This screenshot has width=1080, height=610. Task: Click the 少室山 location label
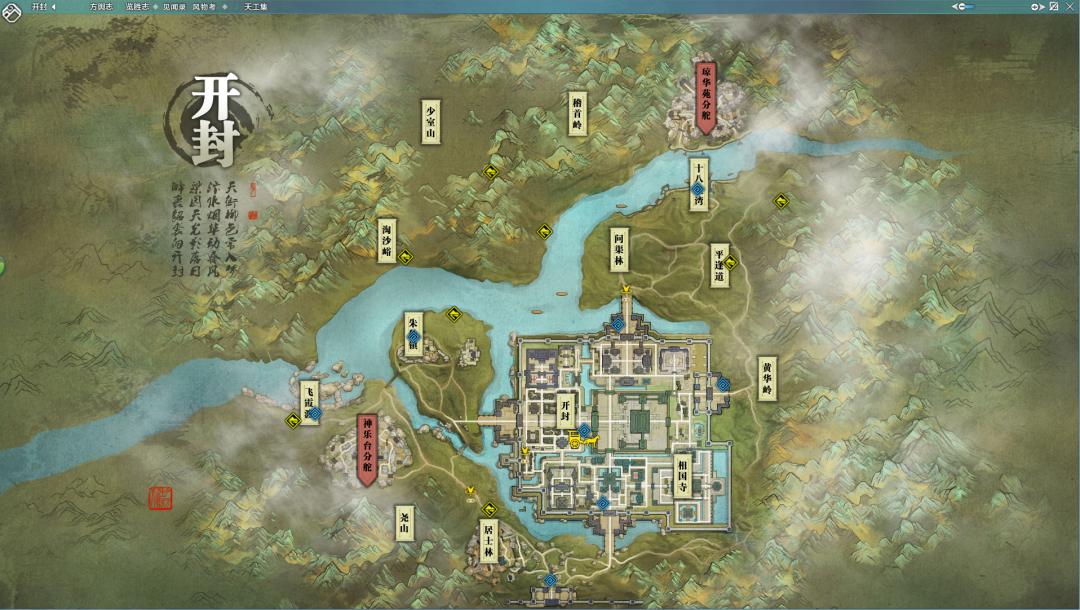click(431, 121)
